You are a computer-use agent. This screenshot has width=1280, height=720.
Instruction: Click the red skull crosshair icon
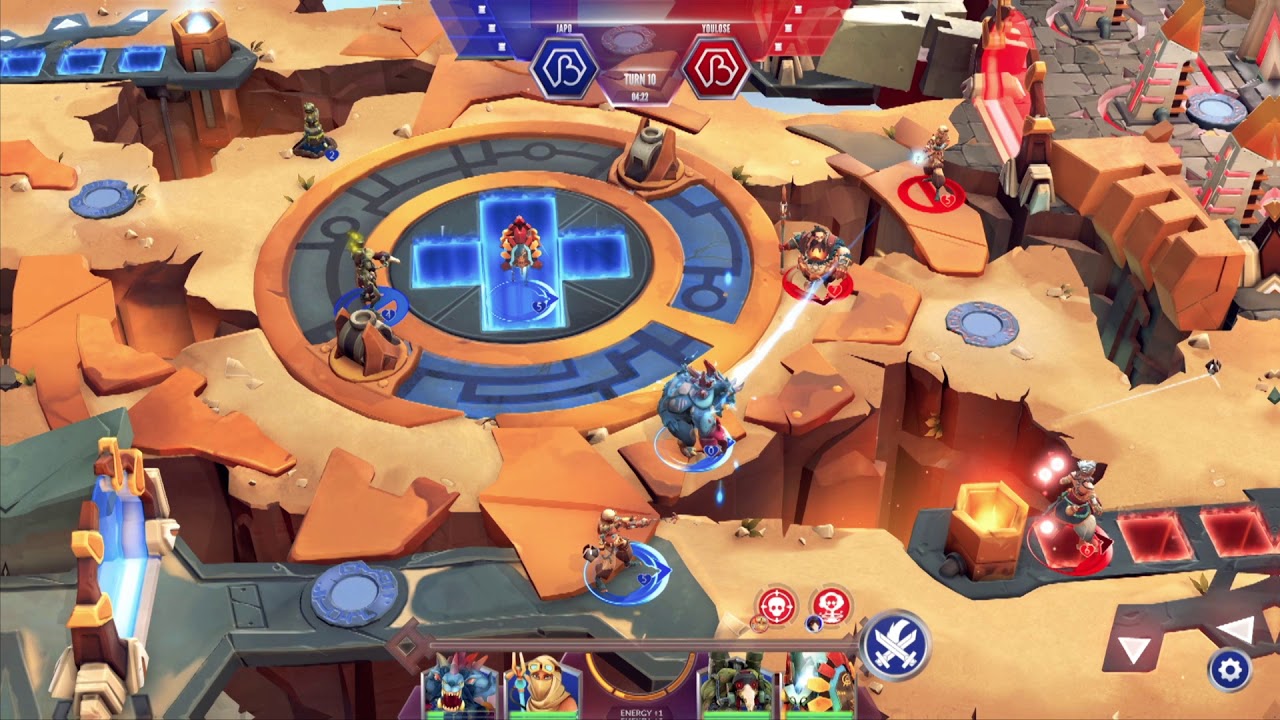click(x=777, y=605)
